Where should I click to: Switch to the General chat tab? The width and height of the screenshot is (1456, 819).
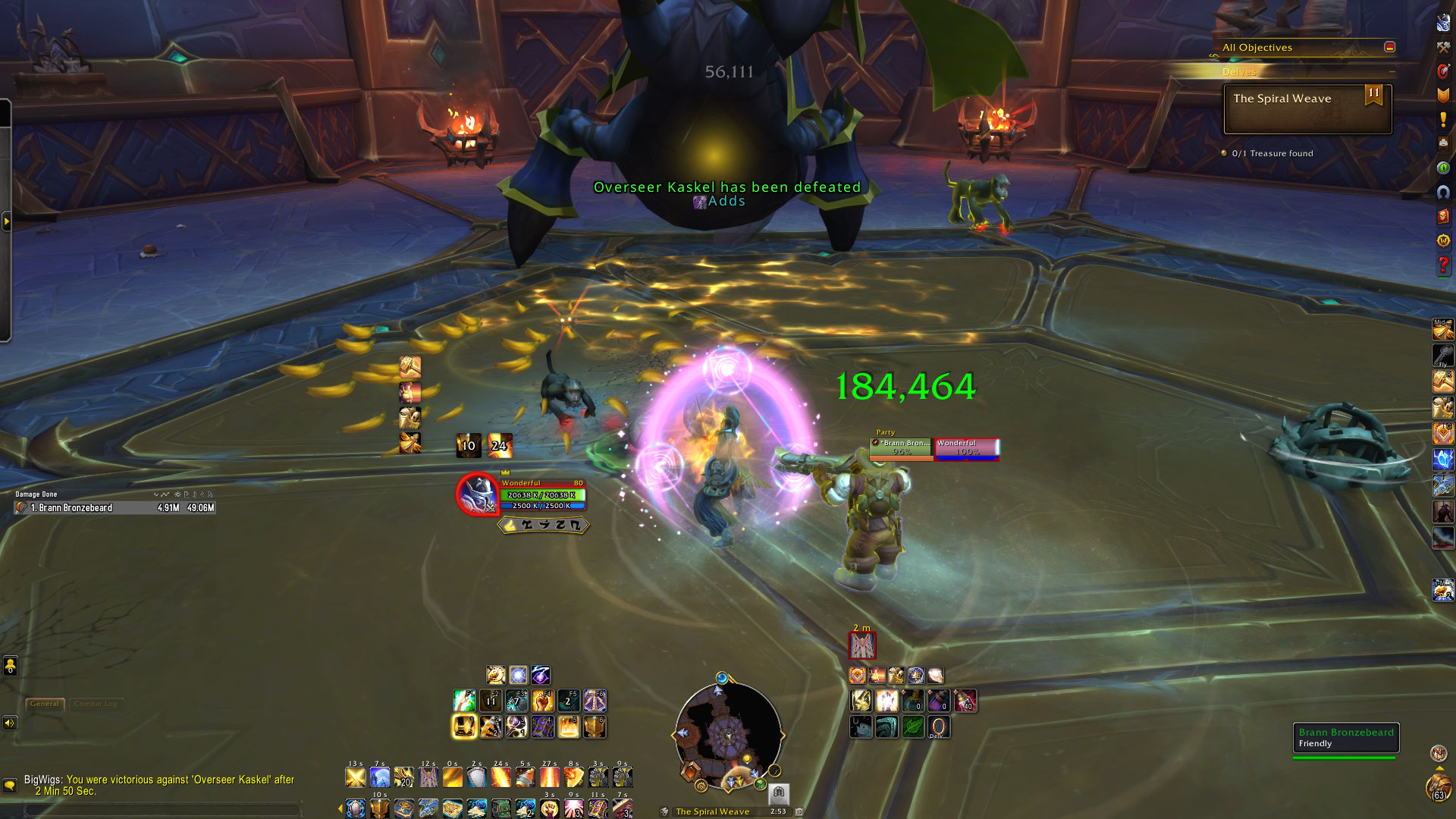tap(45, 704)
